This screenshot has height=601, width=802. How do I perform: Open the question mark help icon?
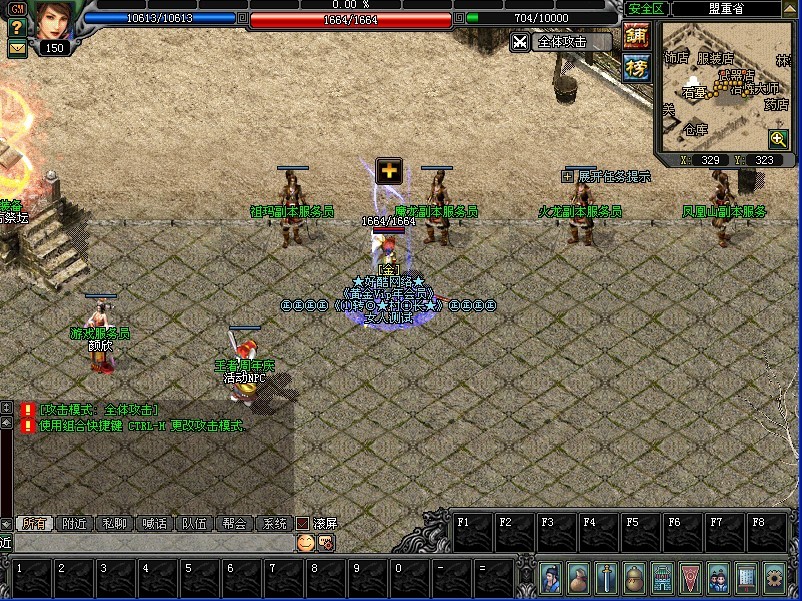click(x=16, y=27)
